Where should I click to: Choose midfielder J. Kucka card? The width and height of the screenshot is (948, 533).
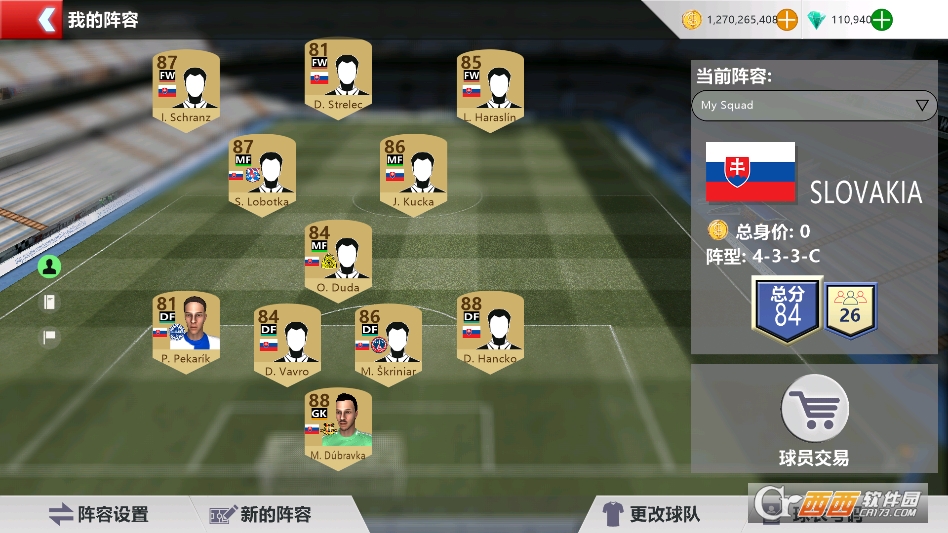pyautogui.click(x=414, y=170)
